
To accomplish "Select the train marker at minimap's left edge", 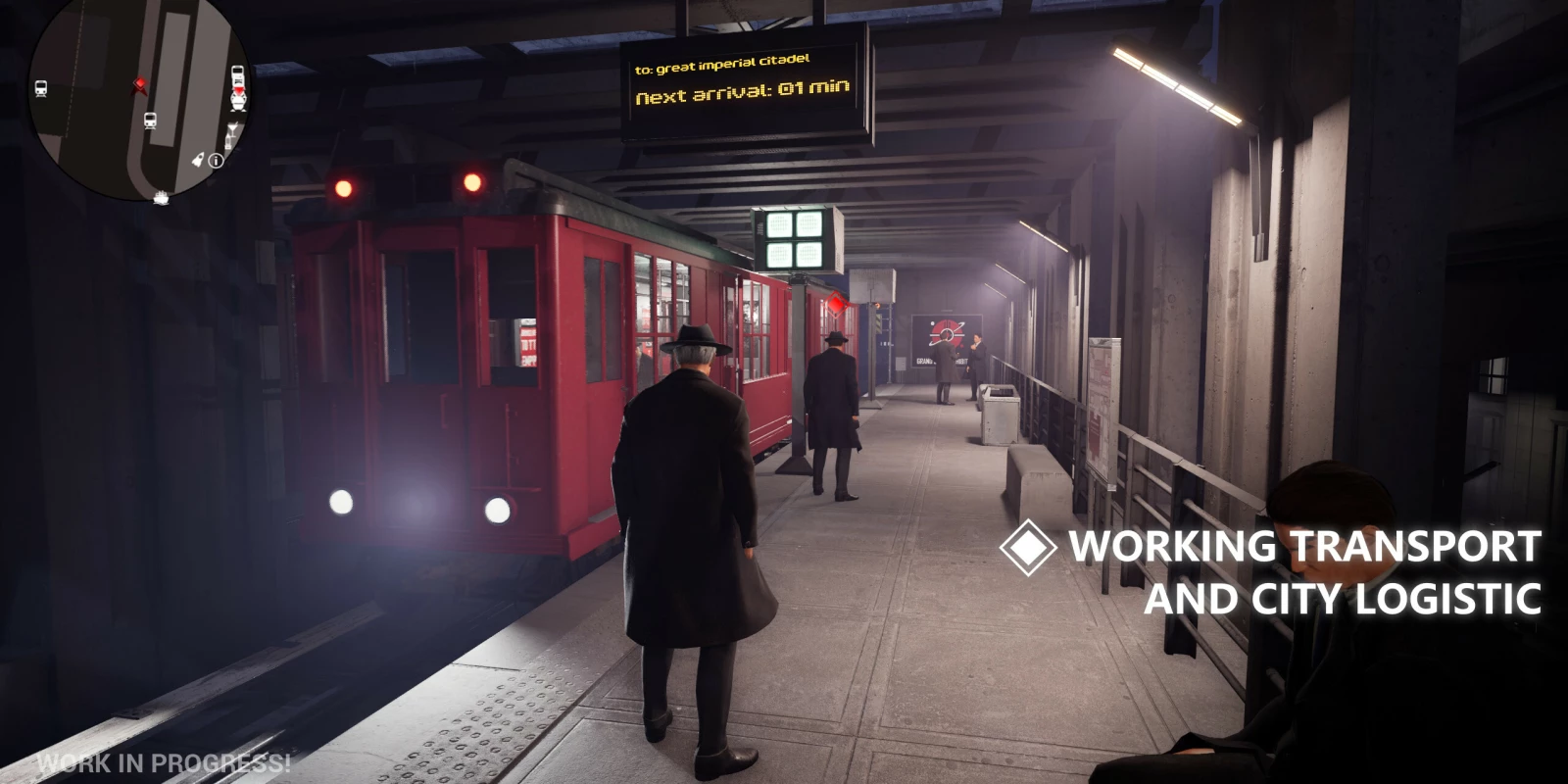I will [x=41, y=89].
